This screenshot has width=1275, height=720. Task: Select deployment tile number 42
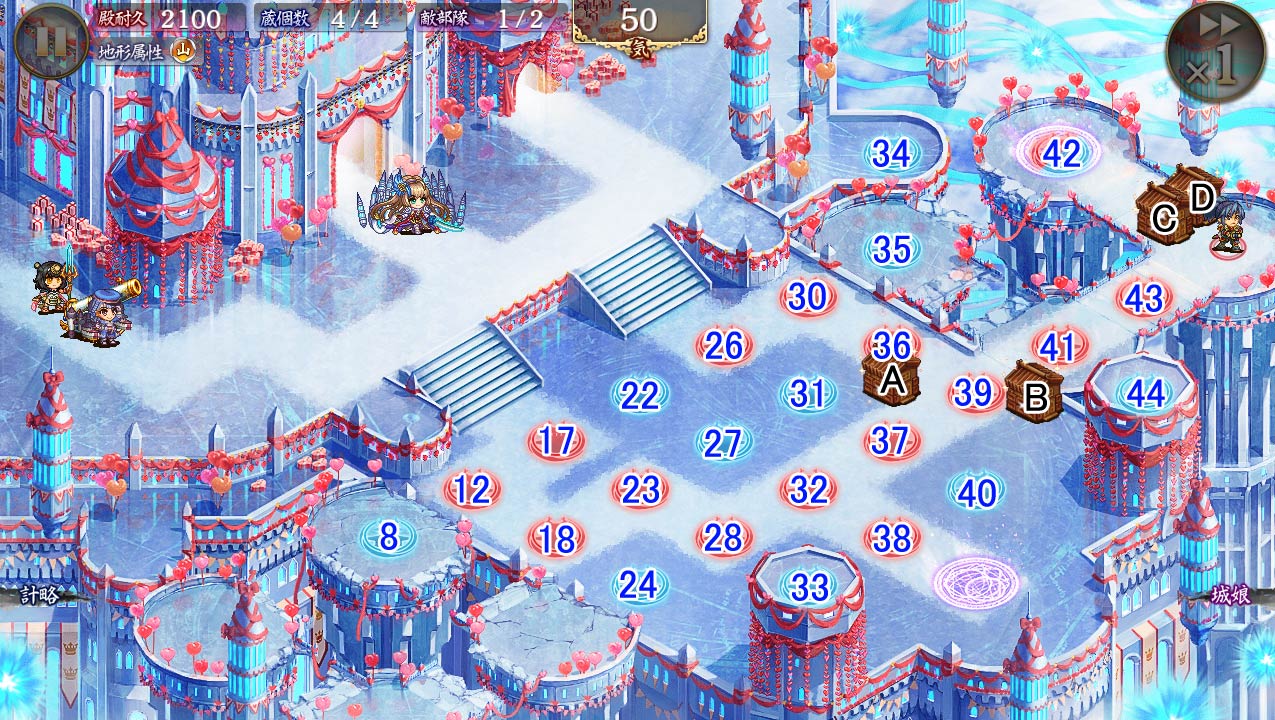click(x=1060, y=153)
